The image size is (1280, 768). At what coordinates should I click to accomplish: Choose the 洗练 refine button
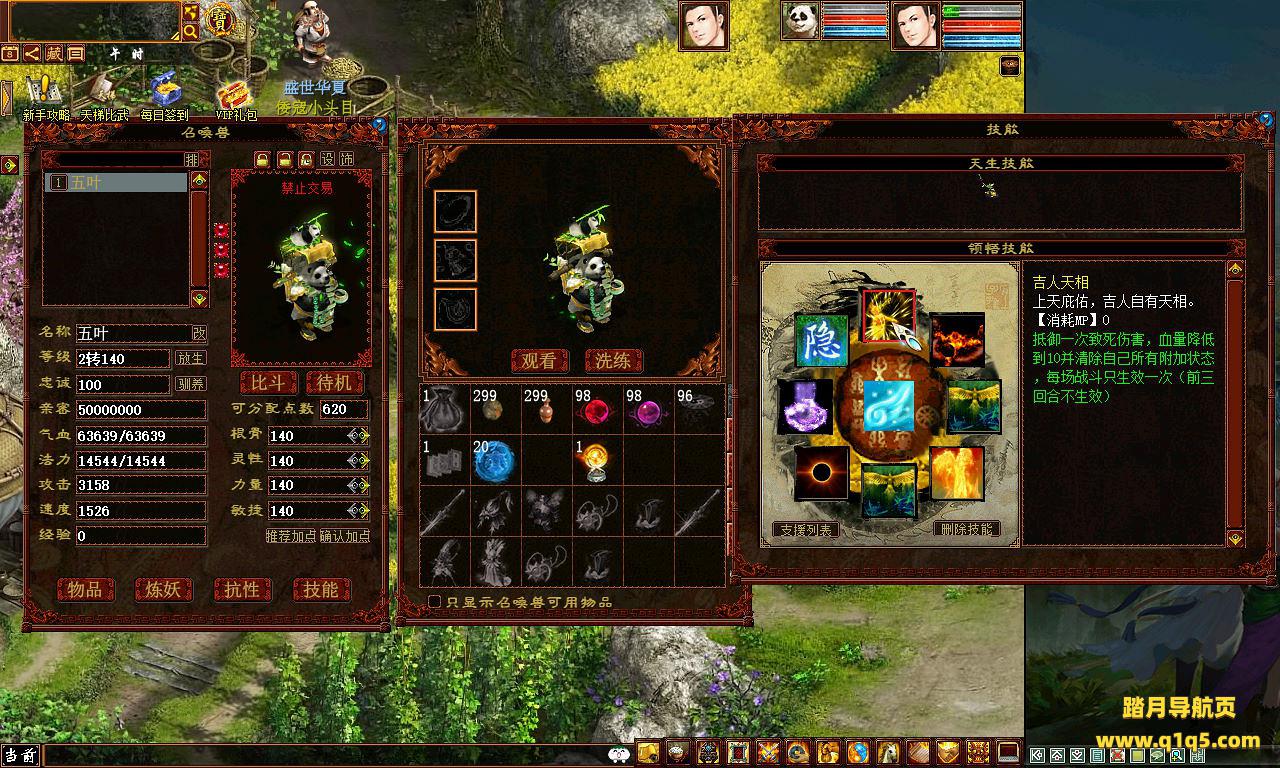(613, 361)
